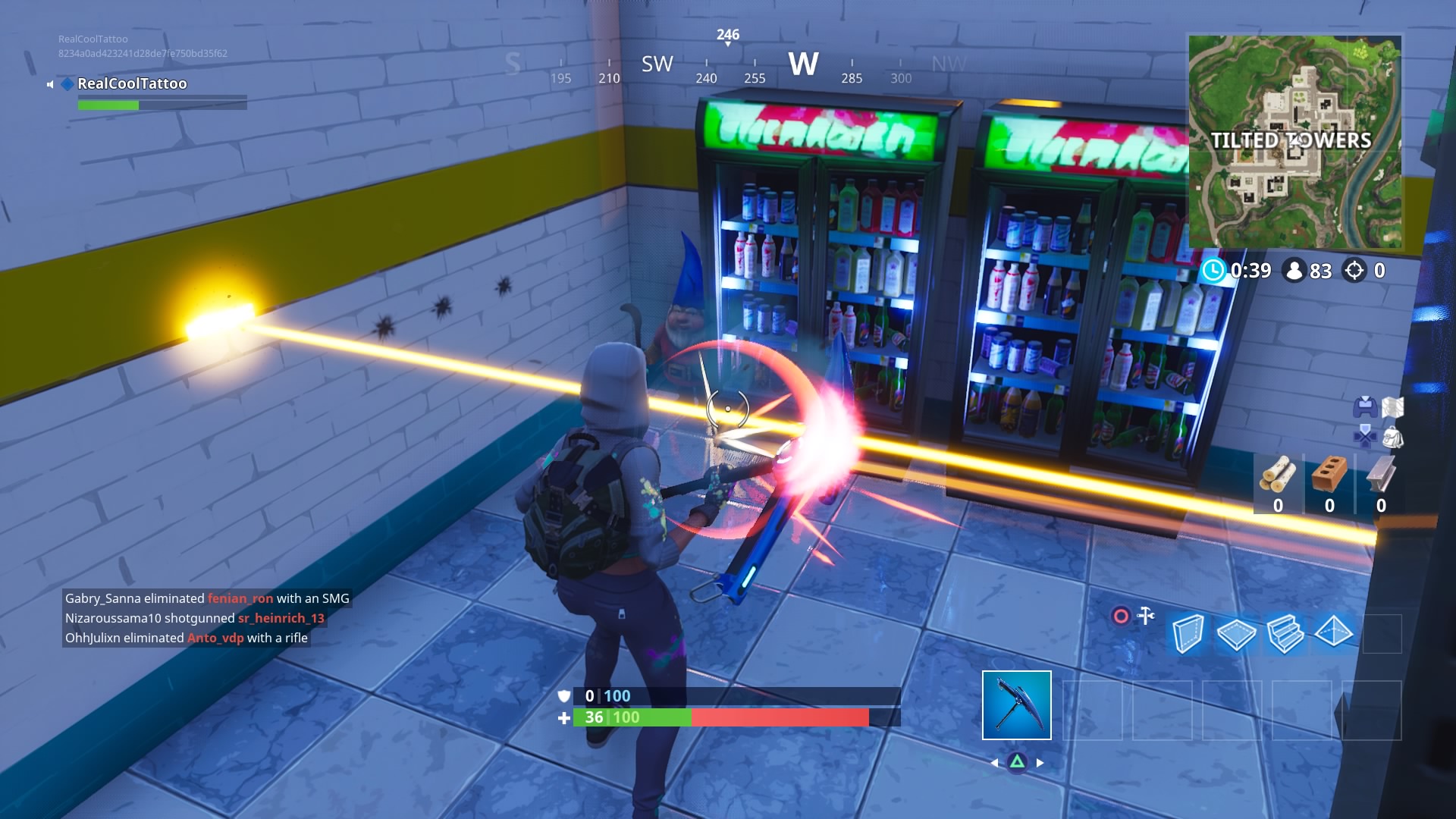The width and height of the screenshot is (1456, 819).
Task: Open the backpack inventory icon
Action: 1393,438
